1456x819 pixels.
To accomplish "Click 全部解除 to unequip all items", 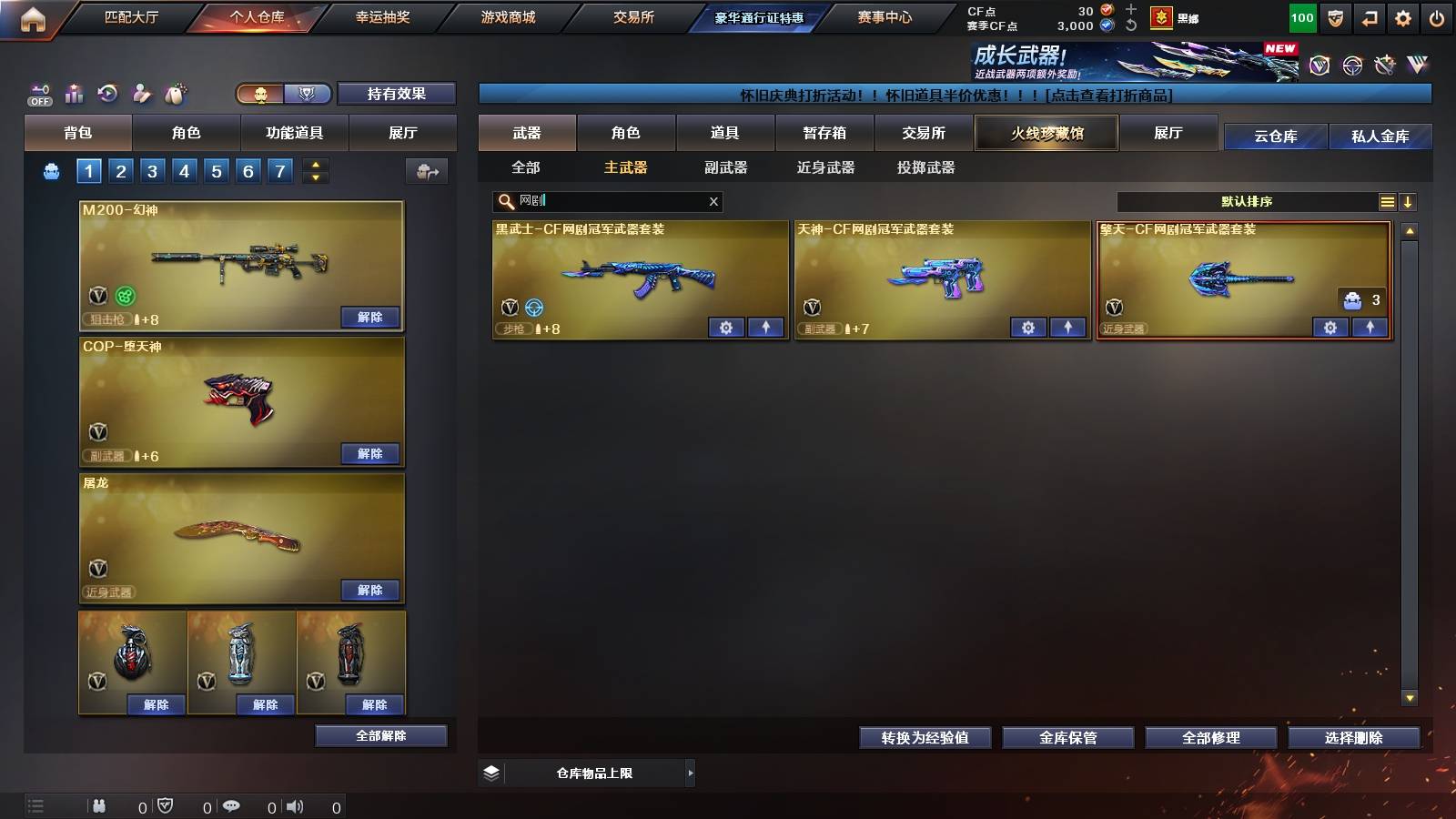I will (x=381, y=735).
